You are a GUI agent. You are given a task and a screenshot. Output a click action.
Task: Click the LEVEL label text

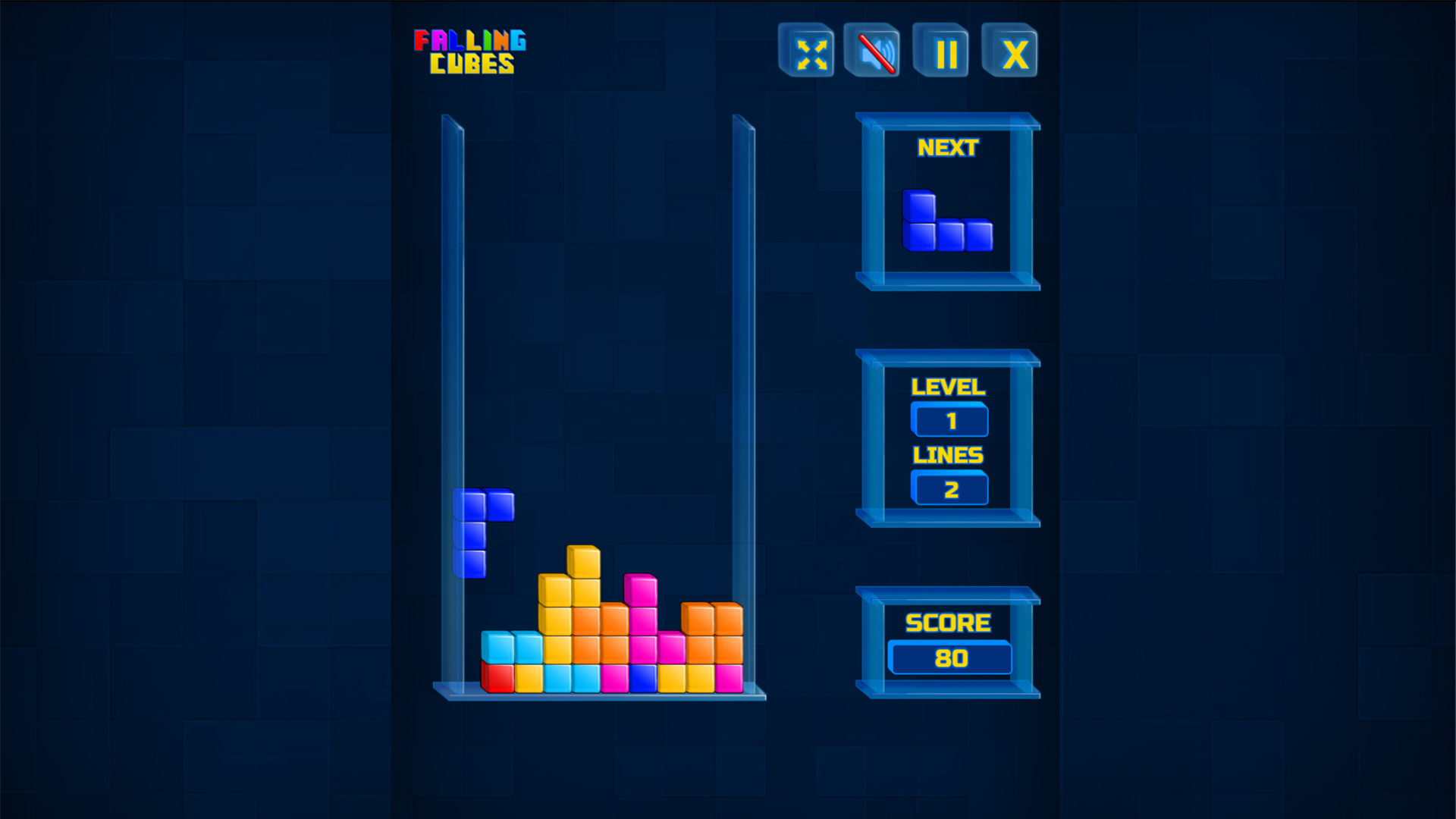click(x=948, y=387)
